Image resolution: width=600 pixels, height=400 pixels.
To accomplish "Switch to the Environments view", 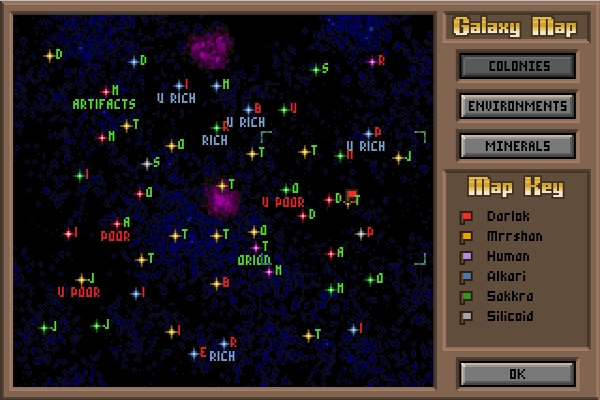I will point(517,106).
